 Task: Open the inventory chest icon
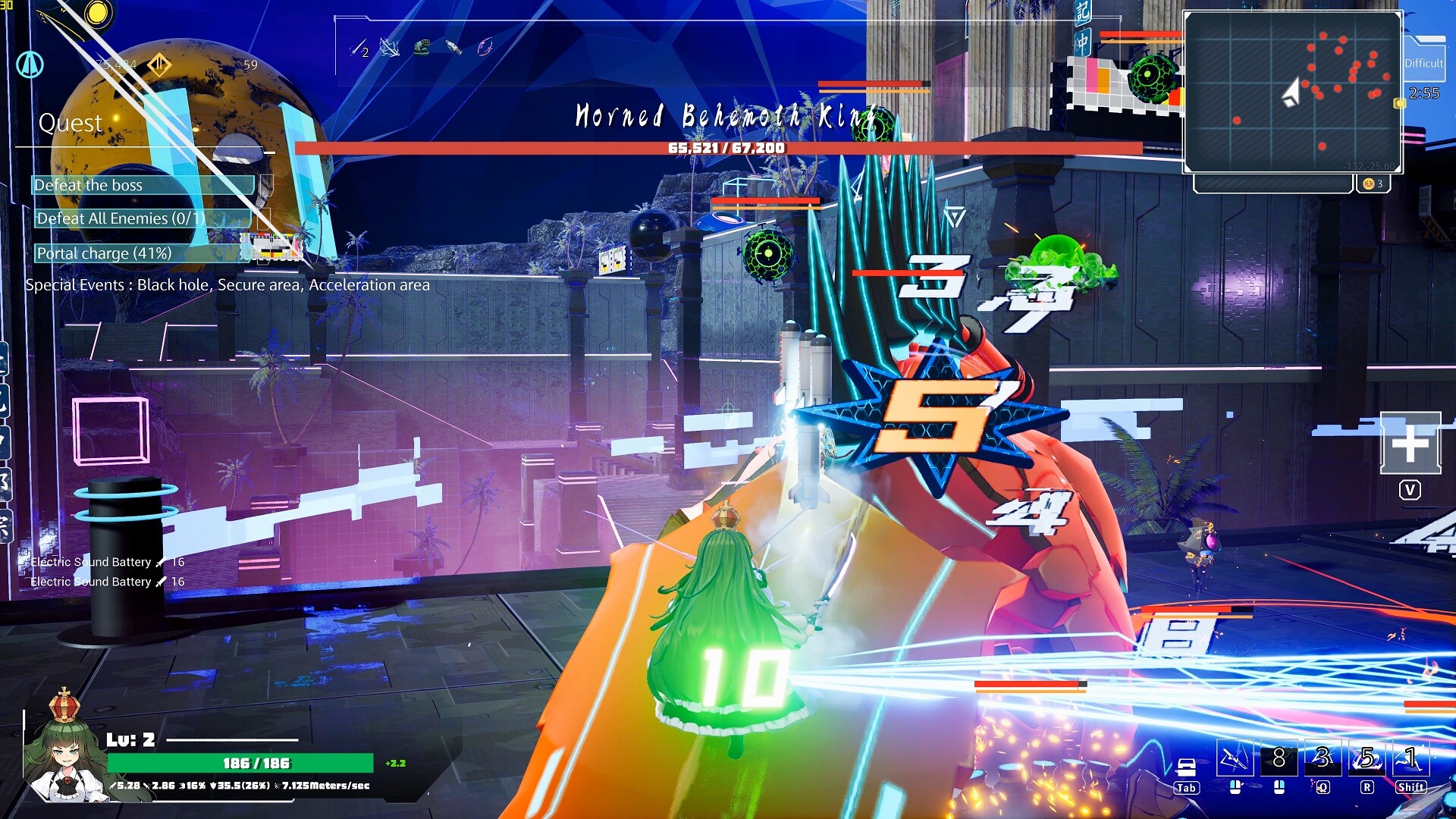click(1186, 767)
